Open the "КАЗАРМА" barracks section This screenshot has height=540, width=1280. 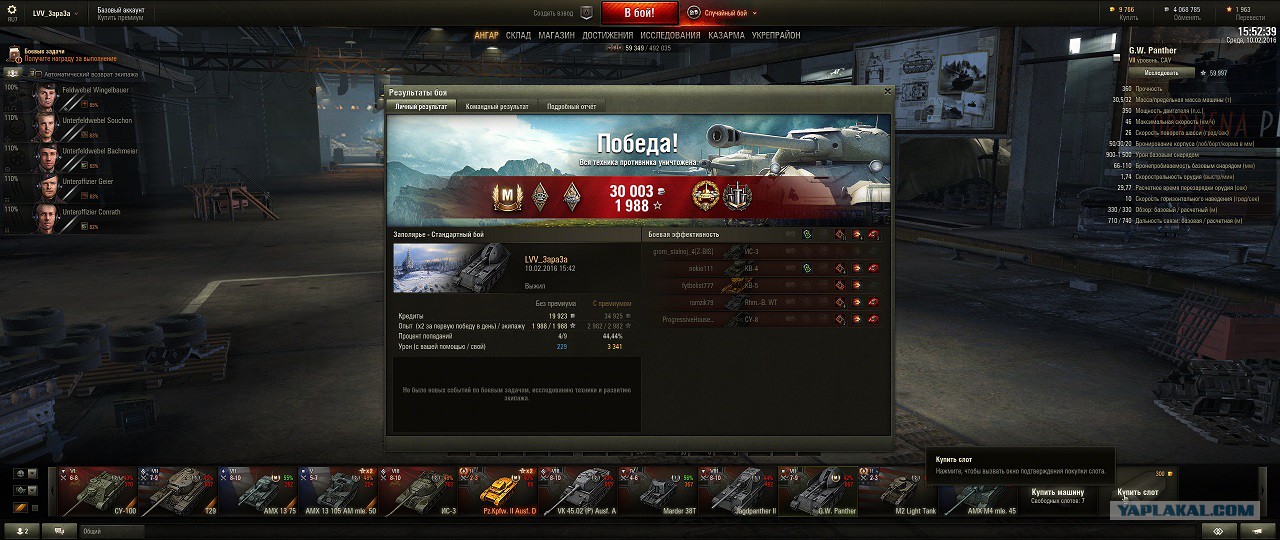point(726,35)
